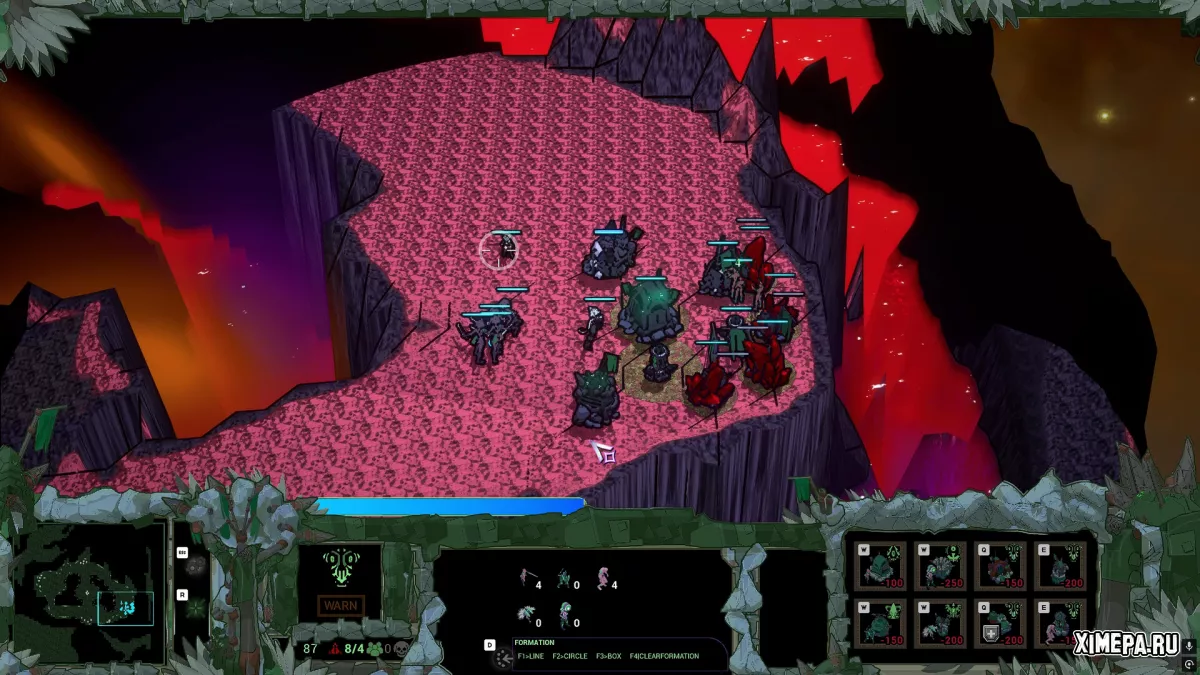This screenshot has height=675, width=1200.
Task: Use the grey orb ability icon
Action: point(196,566)
